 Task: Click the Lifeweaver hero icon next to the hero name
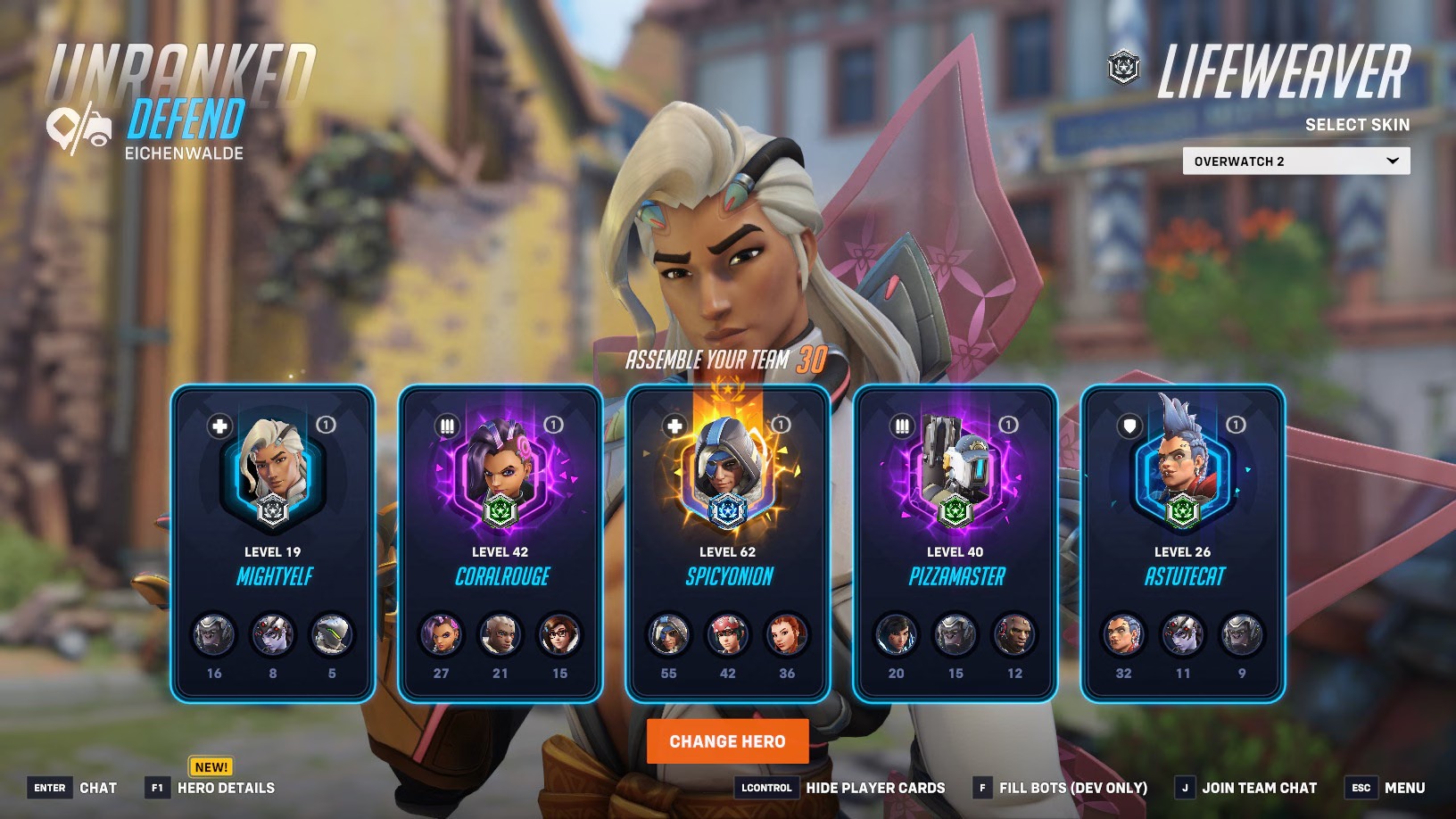click(1125, 66)
